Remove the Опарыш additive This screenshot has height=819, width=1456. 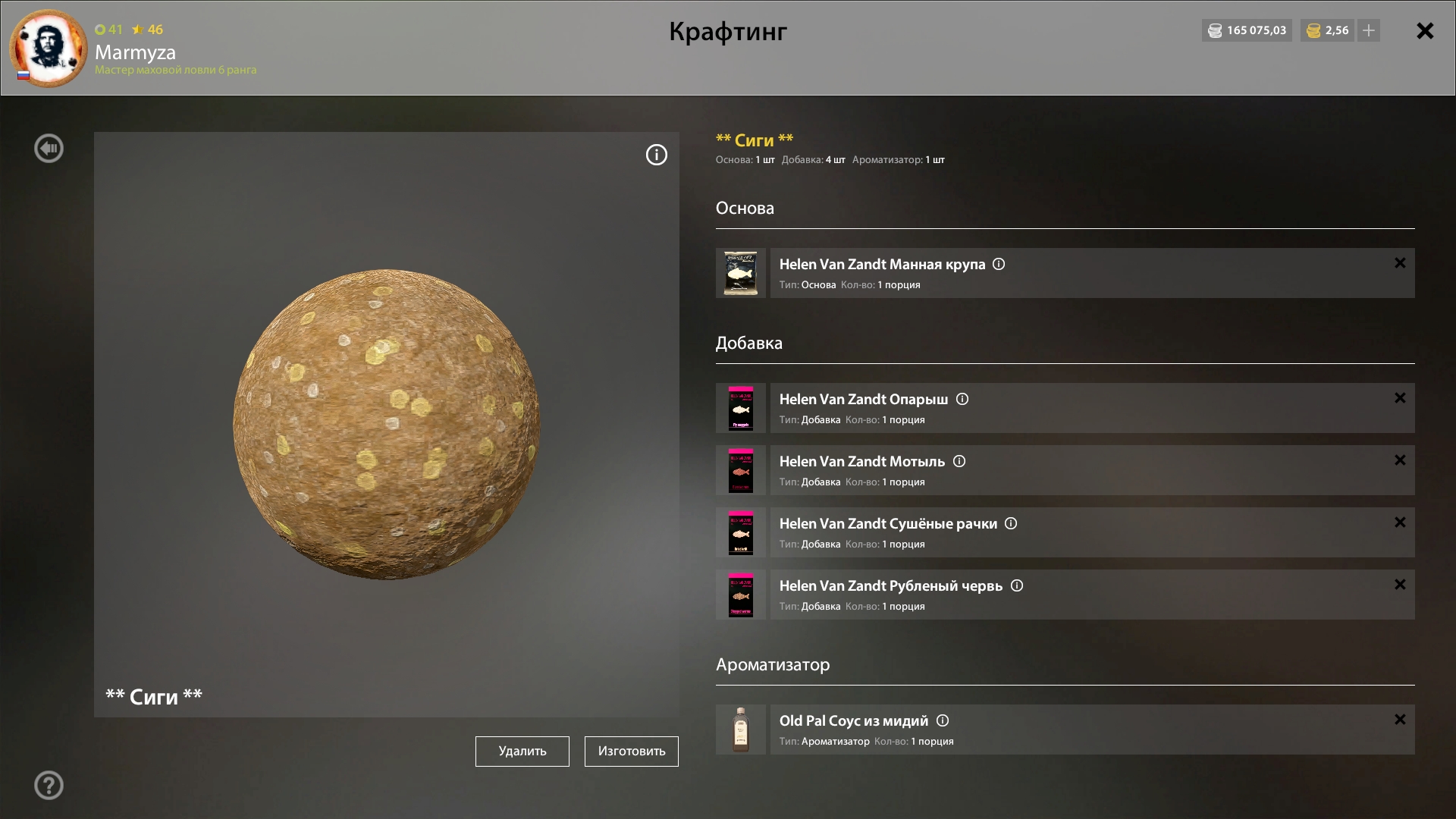1400,398
